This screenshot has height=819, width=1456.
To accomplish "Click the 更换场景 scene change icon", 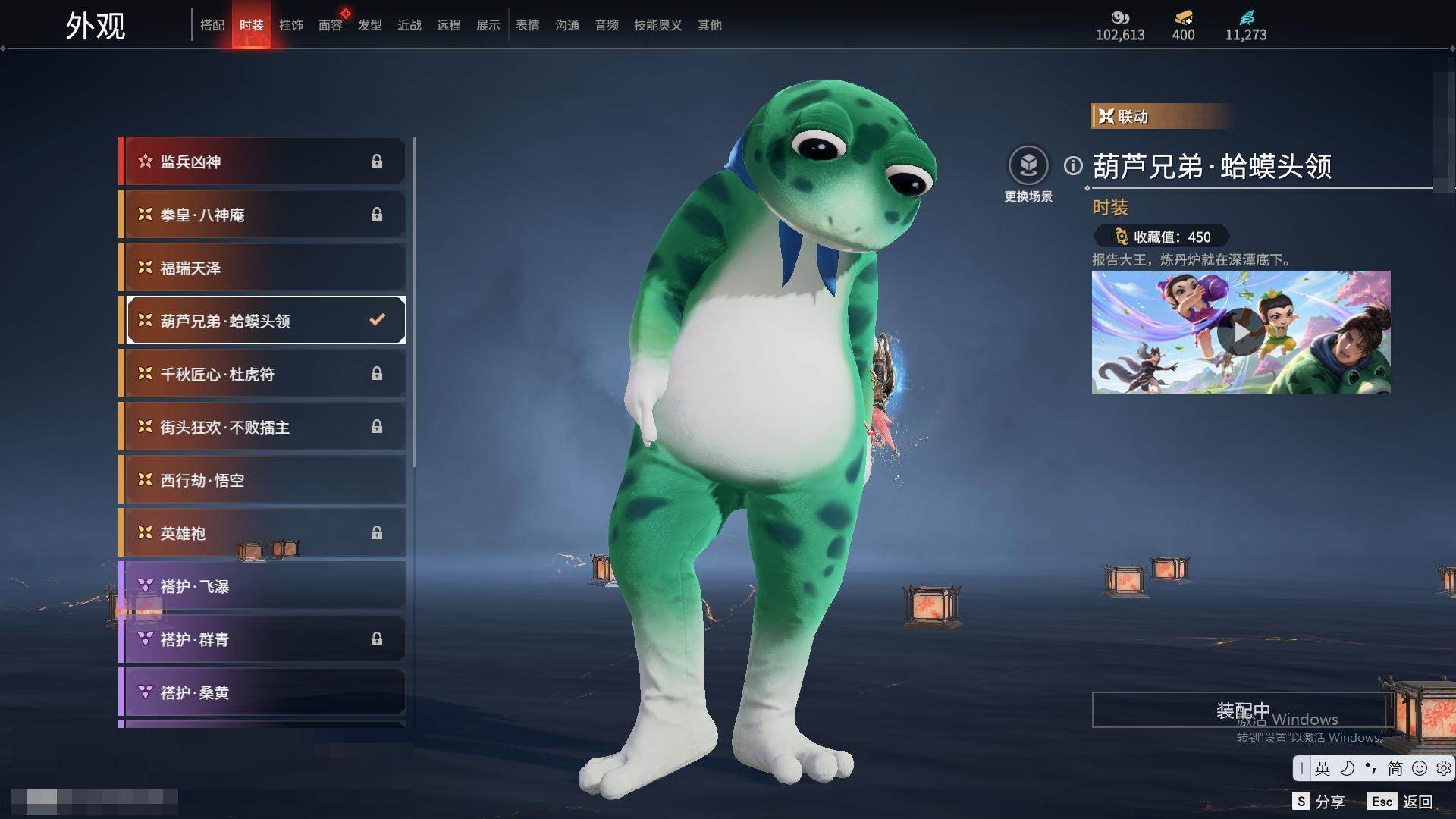I will click(x=1028, y=165).
